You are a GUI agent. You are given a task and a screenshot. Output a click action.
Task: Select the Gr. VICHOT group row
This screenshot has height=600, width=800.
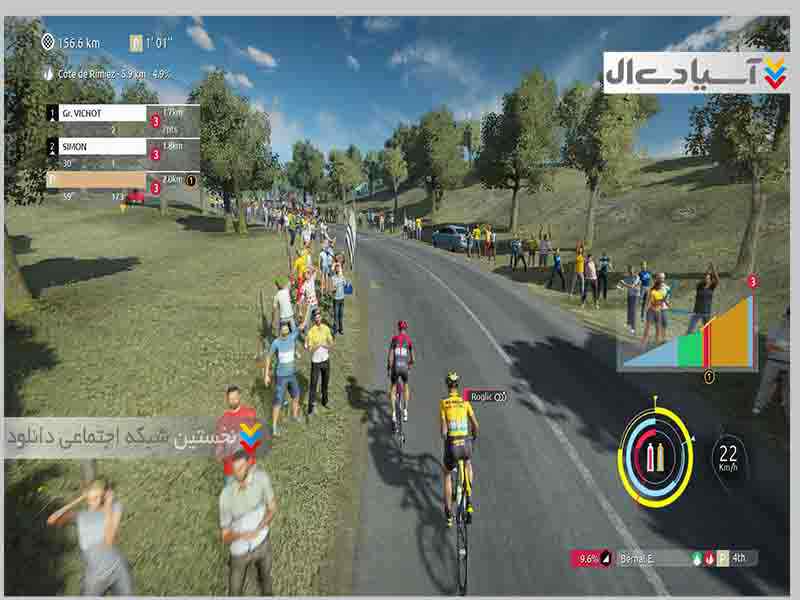click(101, 113)
